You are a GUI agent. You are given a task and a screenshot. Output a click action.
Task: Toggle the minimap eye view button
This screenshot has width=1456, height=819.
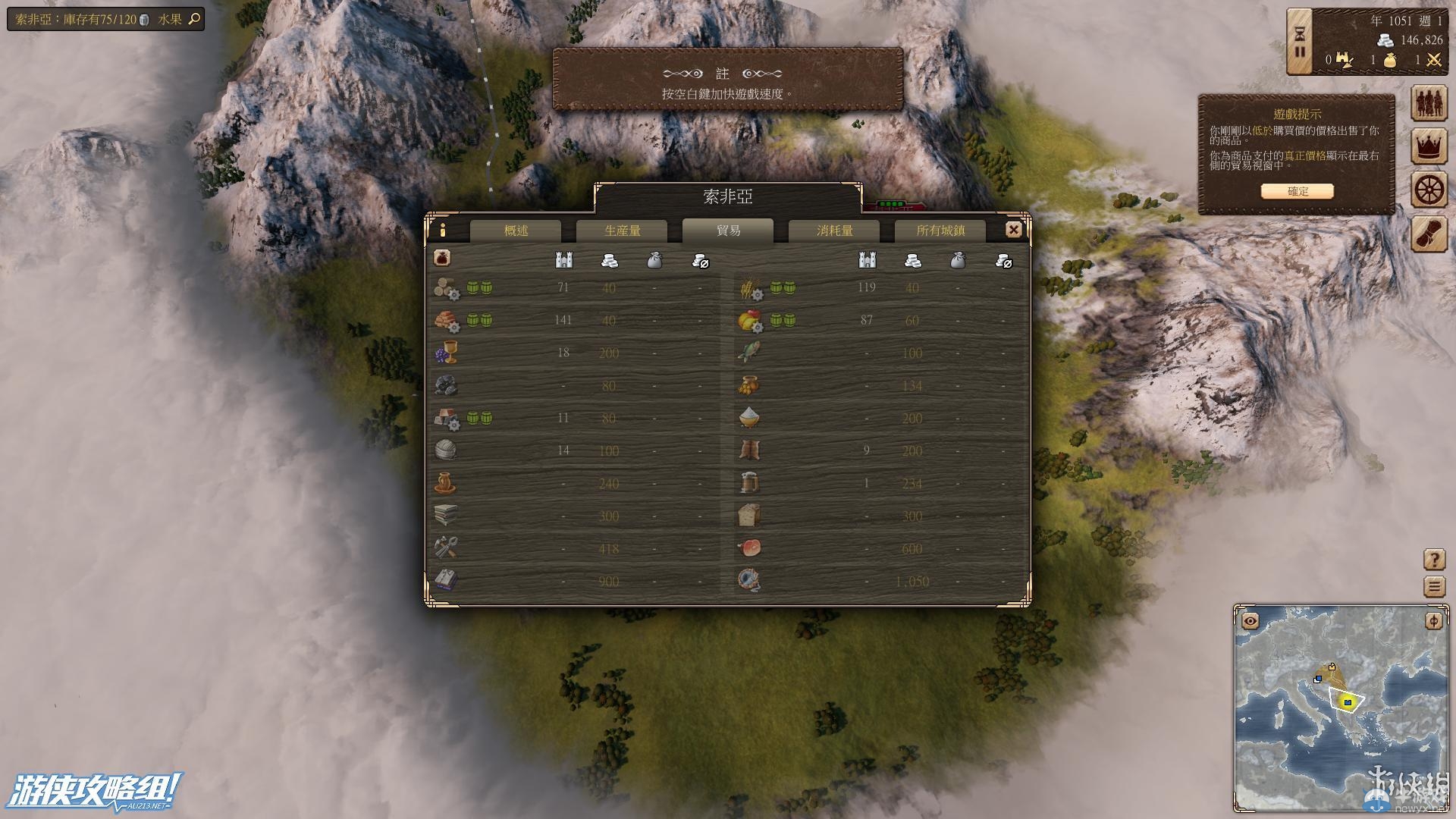[1250, 622]
